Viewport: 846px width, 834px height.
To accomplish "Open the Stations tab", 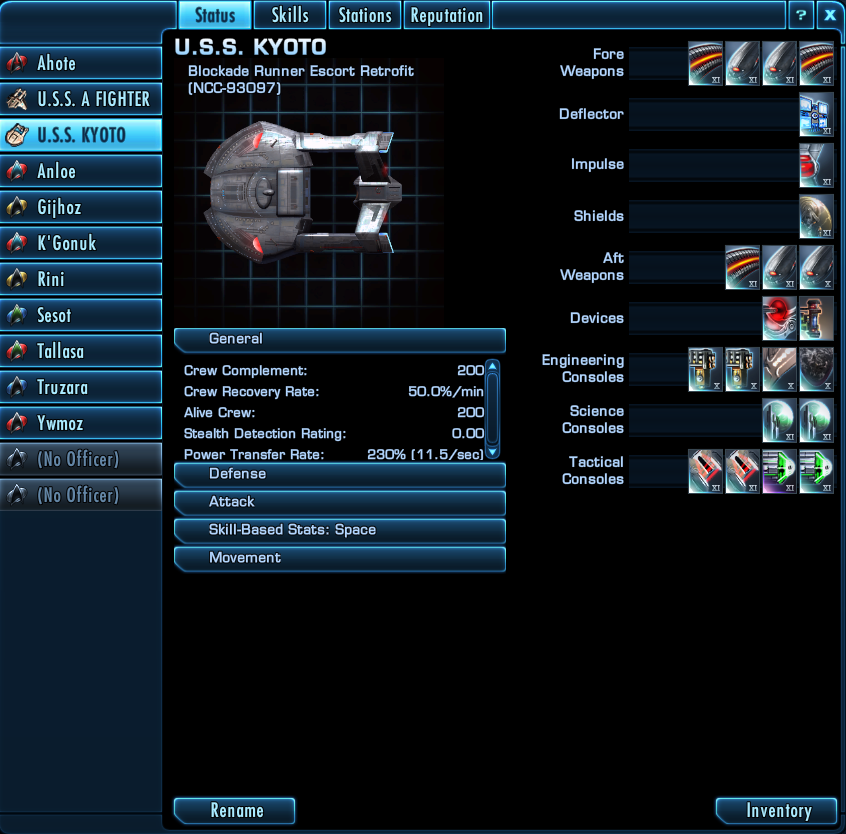I will click(x=365, y=15).
